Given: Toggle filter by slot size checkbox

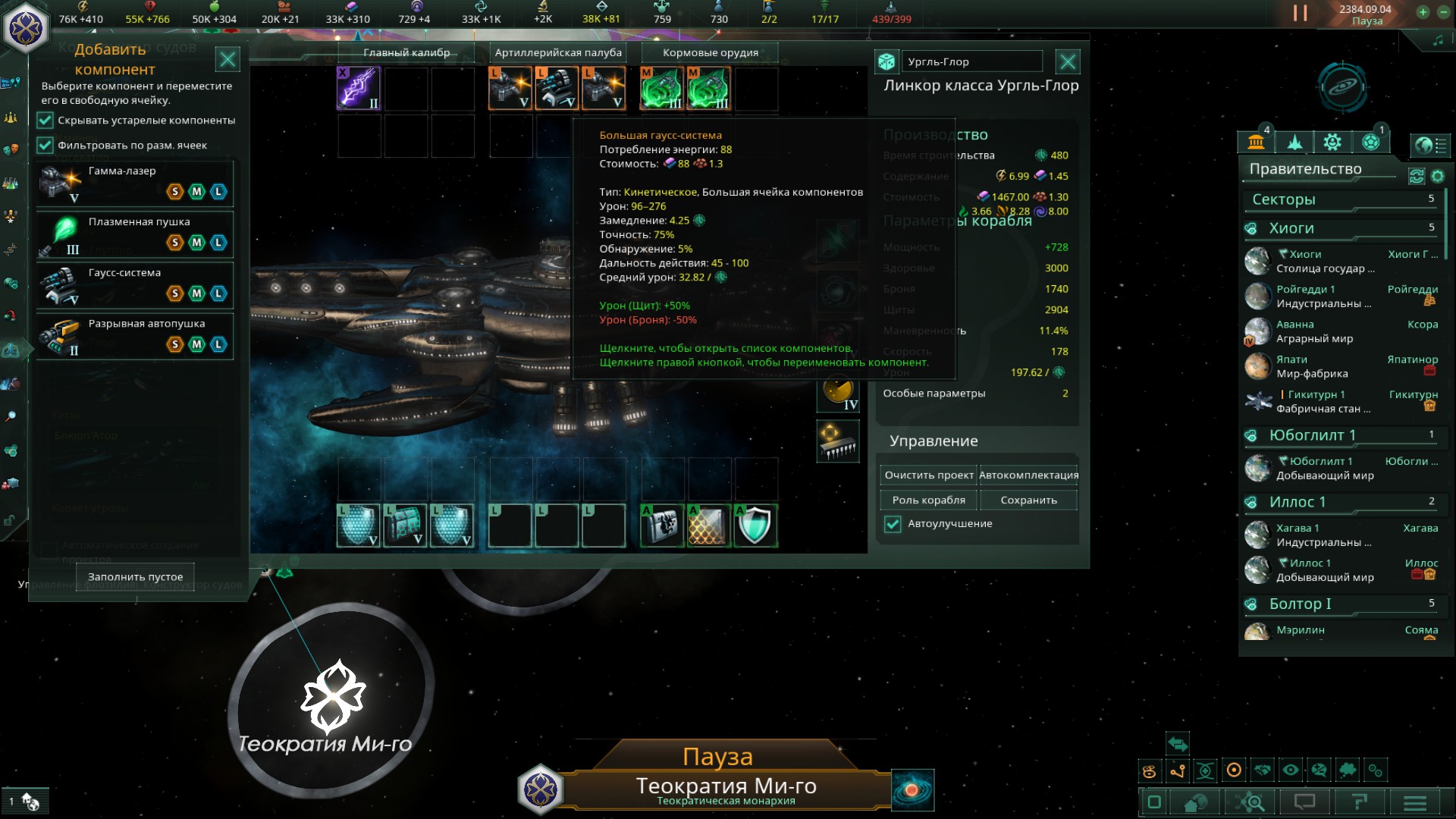Looking at the screenshot, I should [x=45, y=146].
